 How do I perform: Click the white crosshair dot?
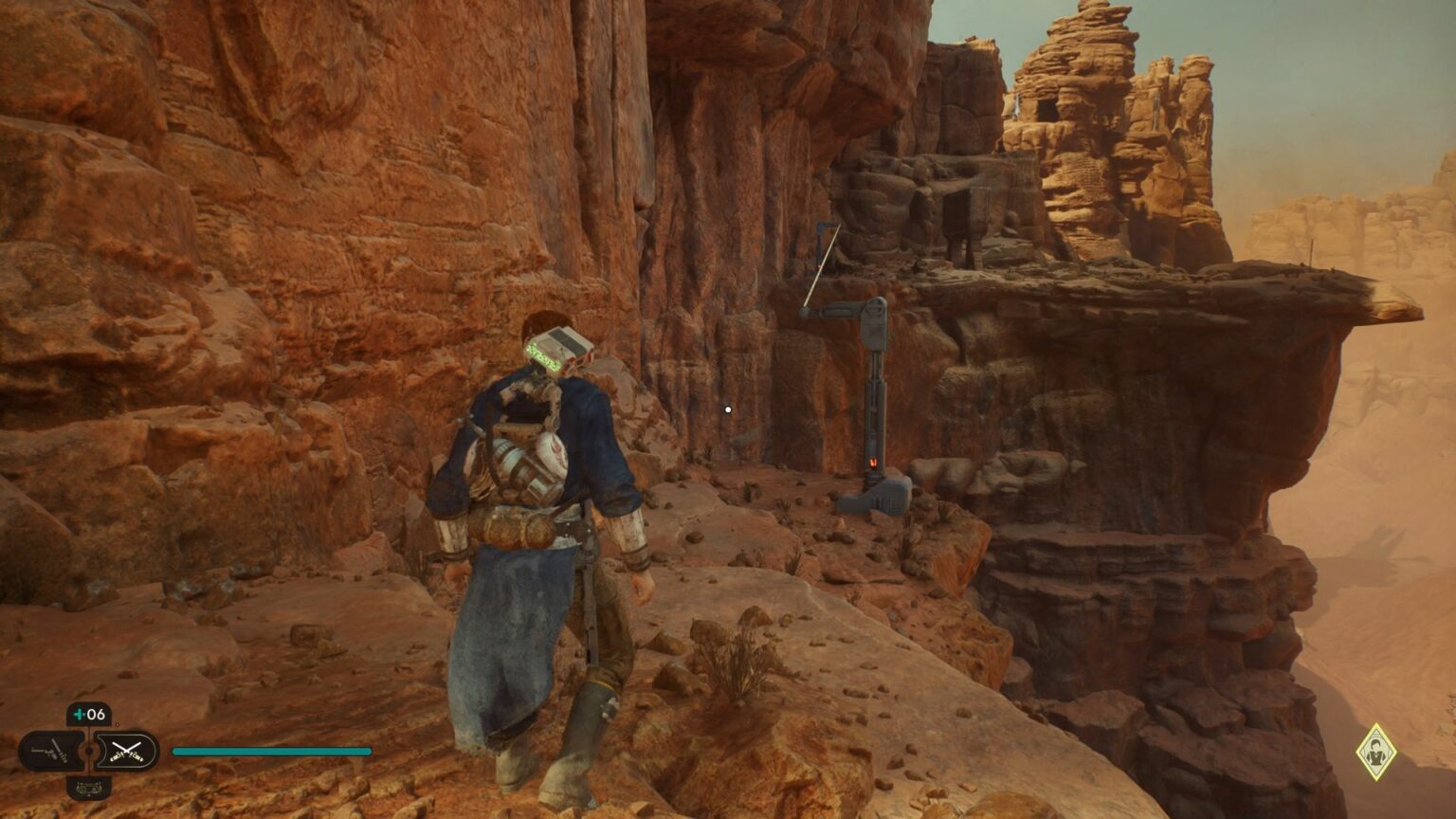click(x=727, y=408)
